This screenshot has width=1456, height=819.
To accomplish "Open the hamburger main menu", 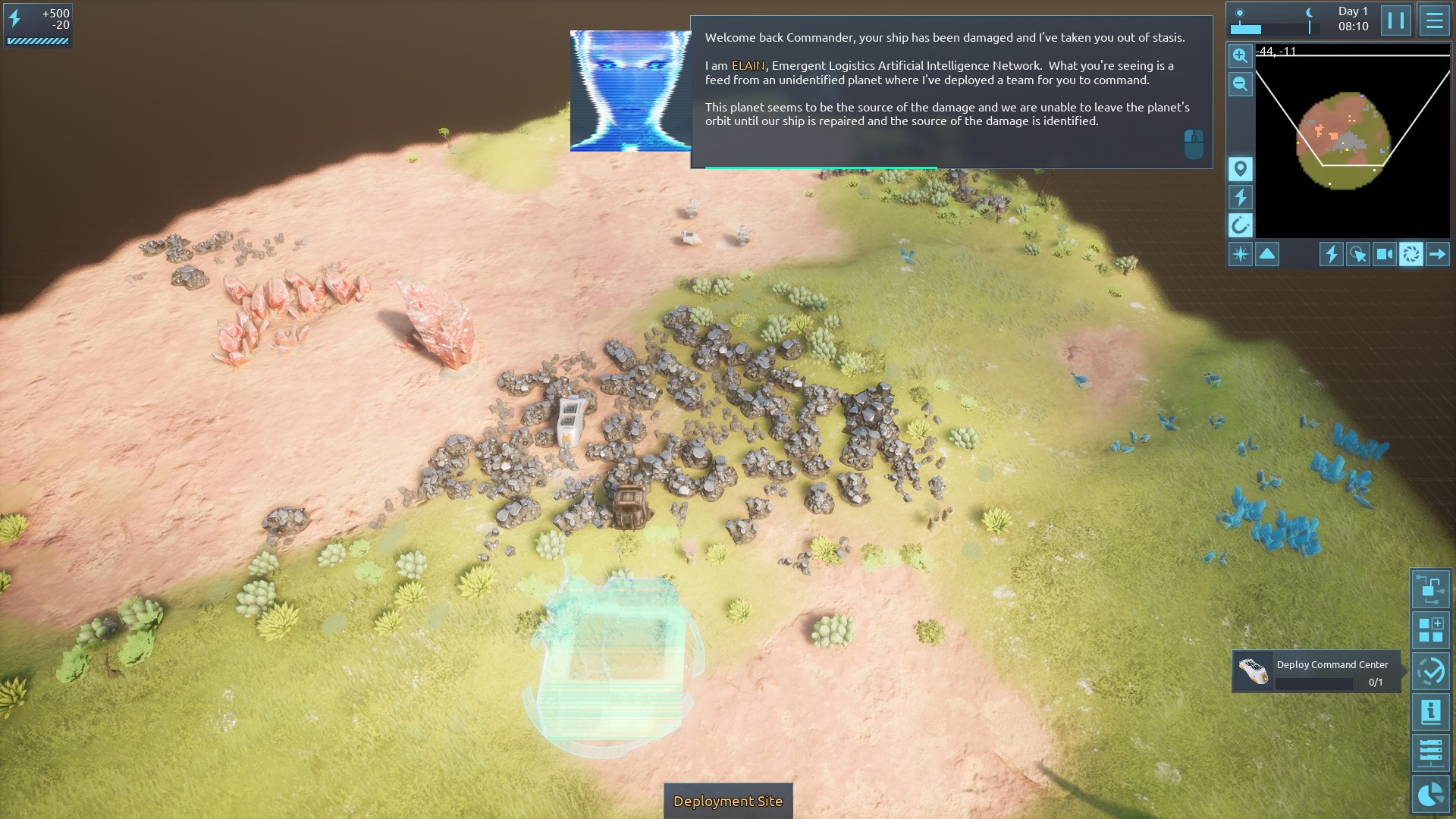I will pyautogui.click(x=1434, y=20).
